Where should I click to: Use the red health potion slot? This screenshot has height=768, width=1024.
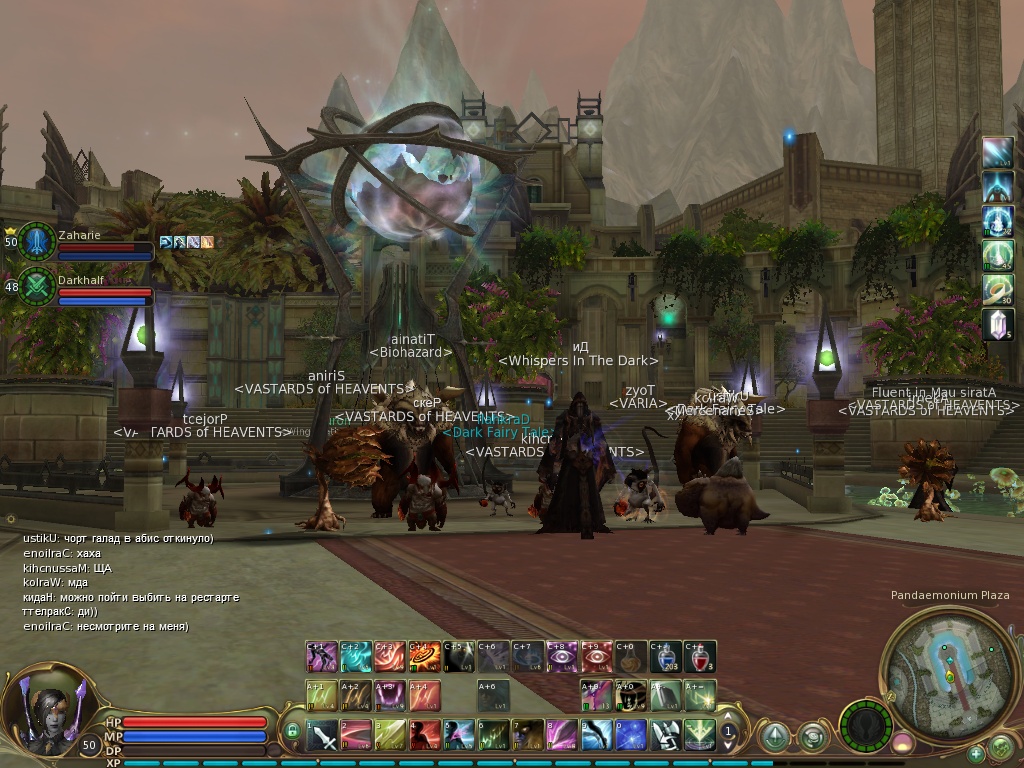[x=700, y=656]
